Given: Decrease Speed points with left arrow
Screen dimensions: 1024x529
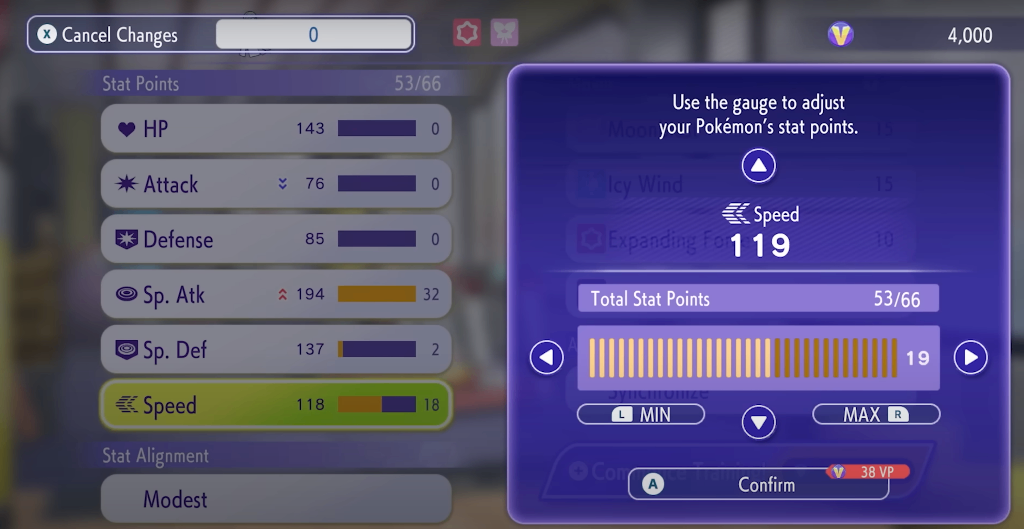Looking at the screenshot, I should (546, 357).
